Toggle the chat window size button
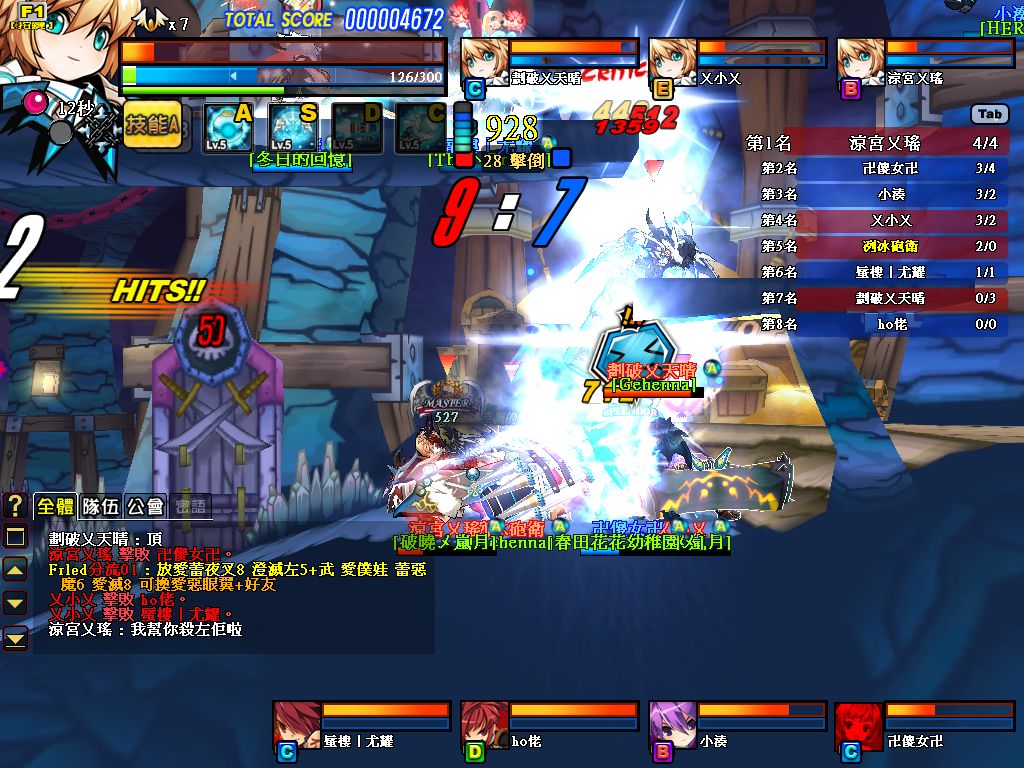This screenshot has height=768, width=1024. point(15,537)
